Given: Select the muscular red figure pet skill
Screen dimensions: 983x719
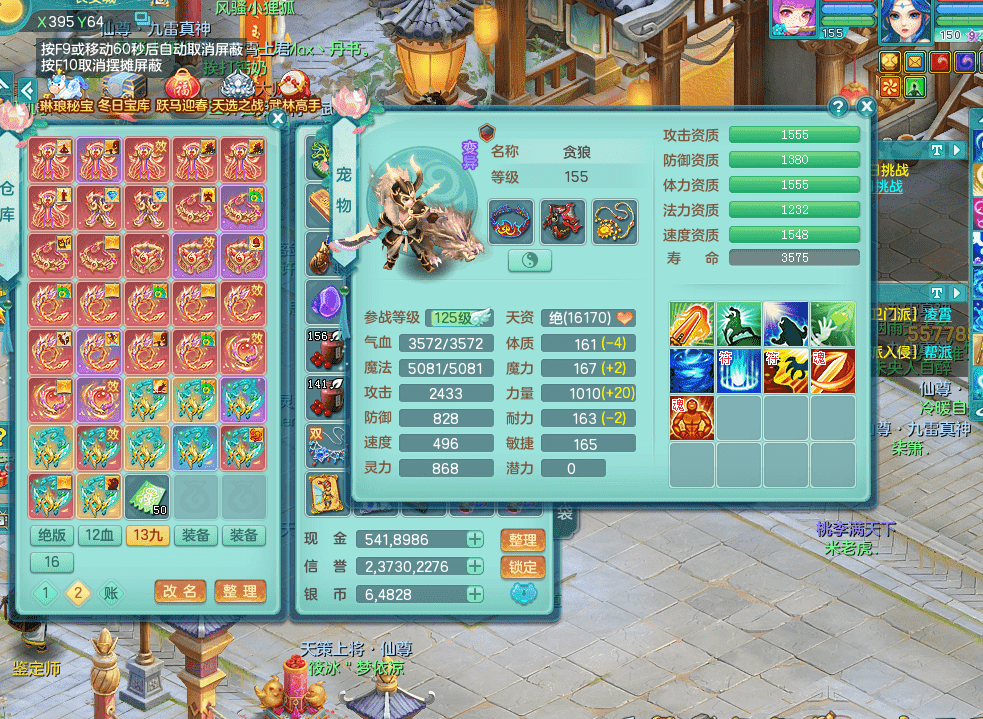Looking at the screenshot, I should [692, 418].
